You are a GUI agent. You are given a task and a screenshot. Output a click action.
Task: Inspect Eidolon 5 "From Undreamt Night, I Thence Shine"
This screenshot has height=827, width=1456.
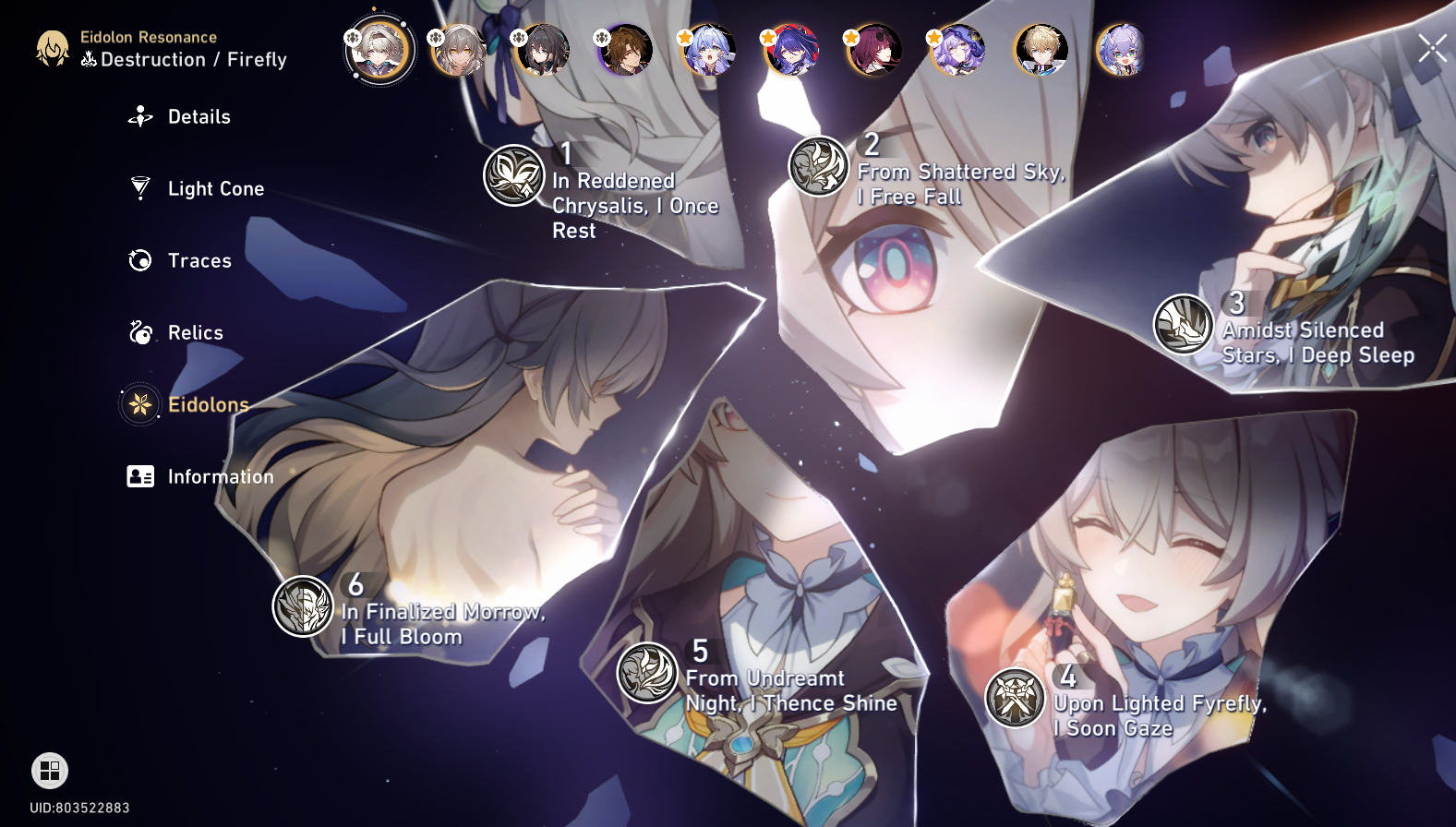(646, 673)
